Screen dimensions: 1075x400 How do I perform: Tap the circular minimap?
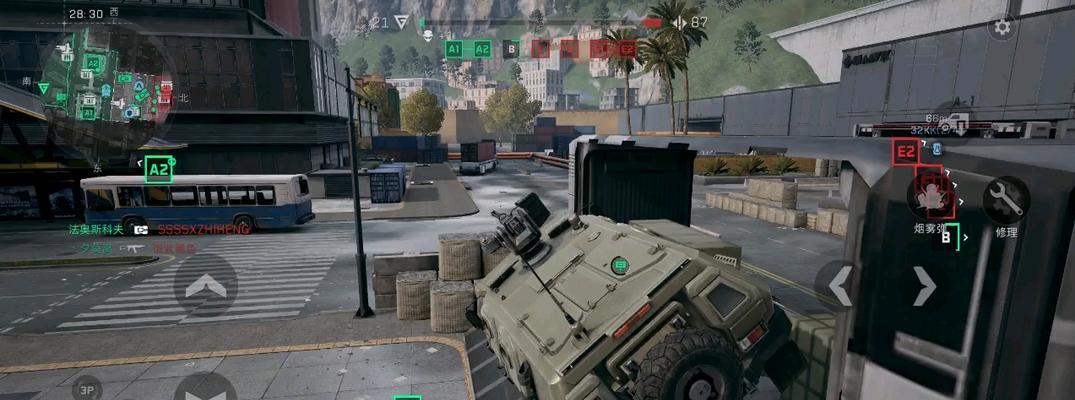pos(104,82)
